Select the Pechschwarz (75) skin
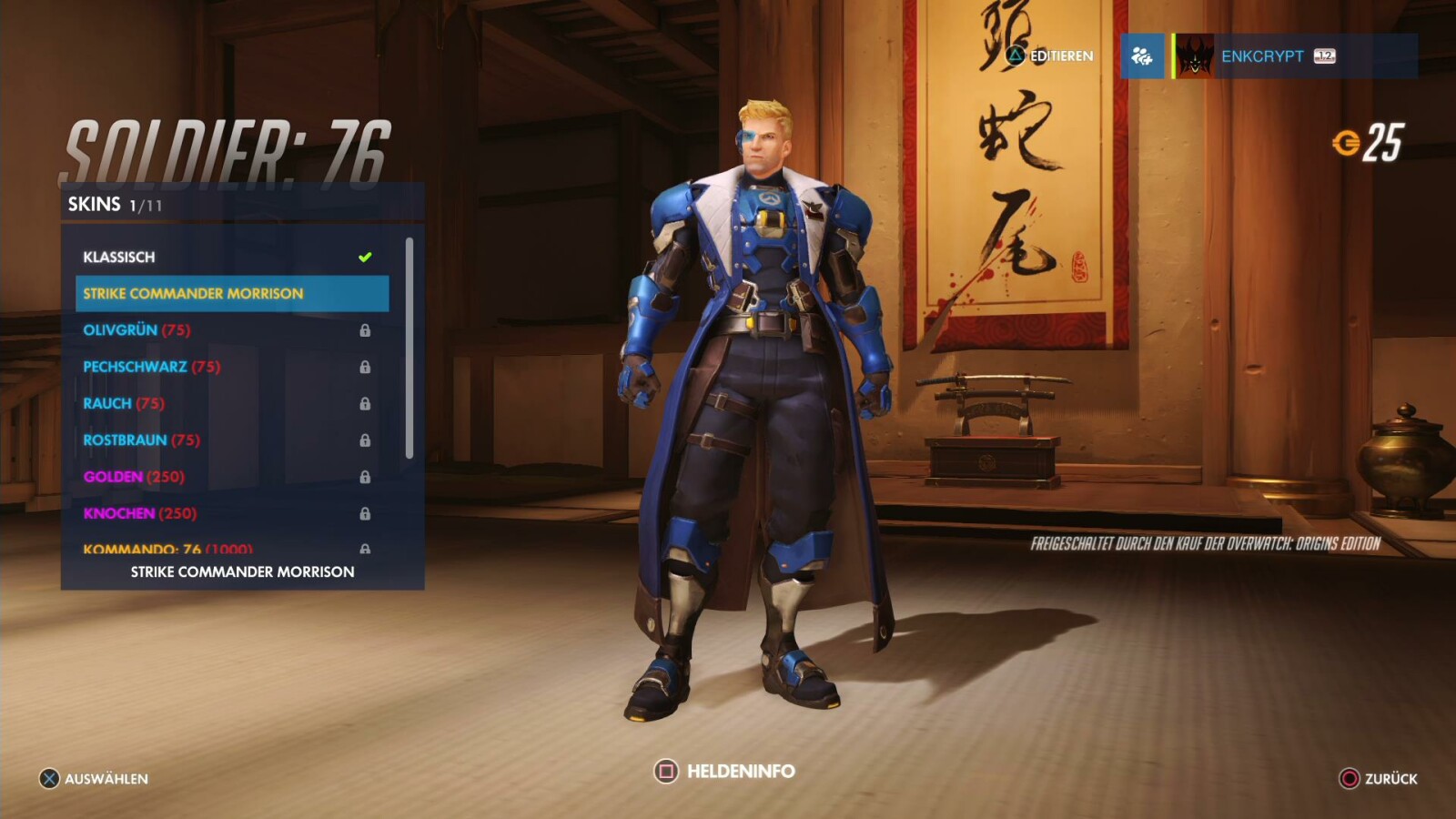Screen dimensions: 1456x819 136,367
